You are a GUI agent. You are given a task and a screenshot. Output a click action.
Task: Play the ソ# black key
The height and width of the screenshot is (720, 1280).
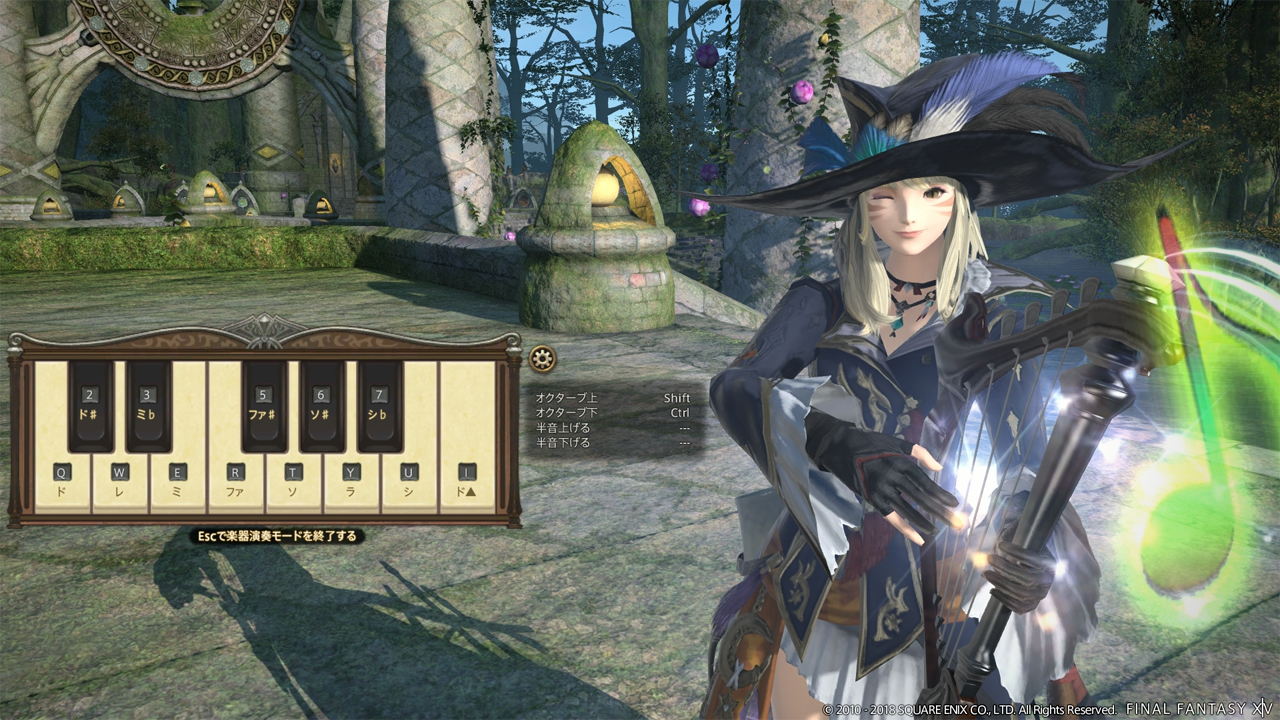click(x=322, y=405)
